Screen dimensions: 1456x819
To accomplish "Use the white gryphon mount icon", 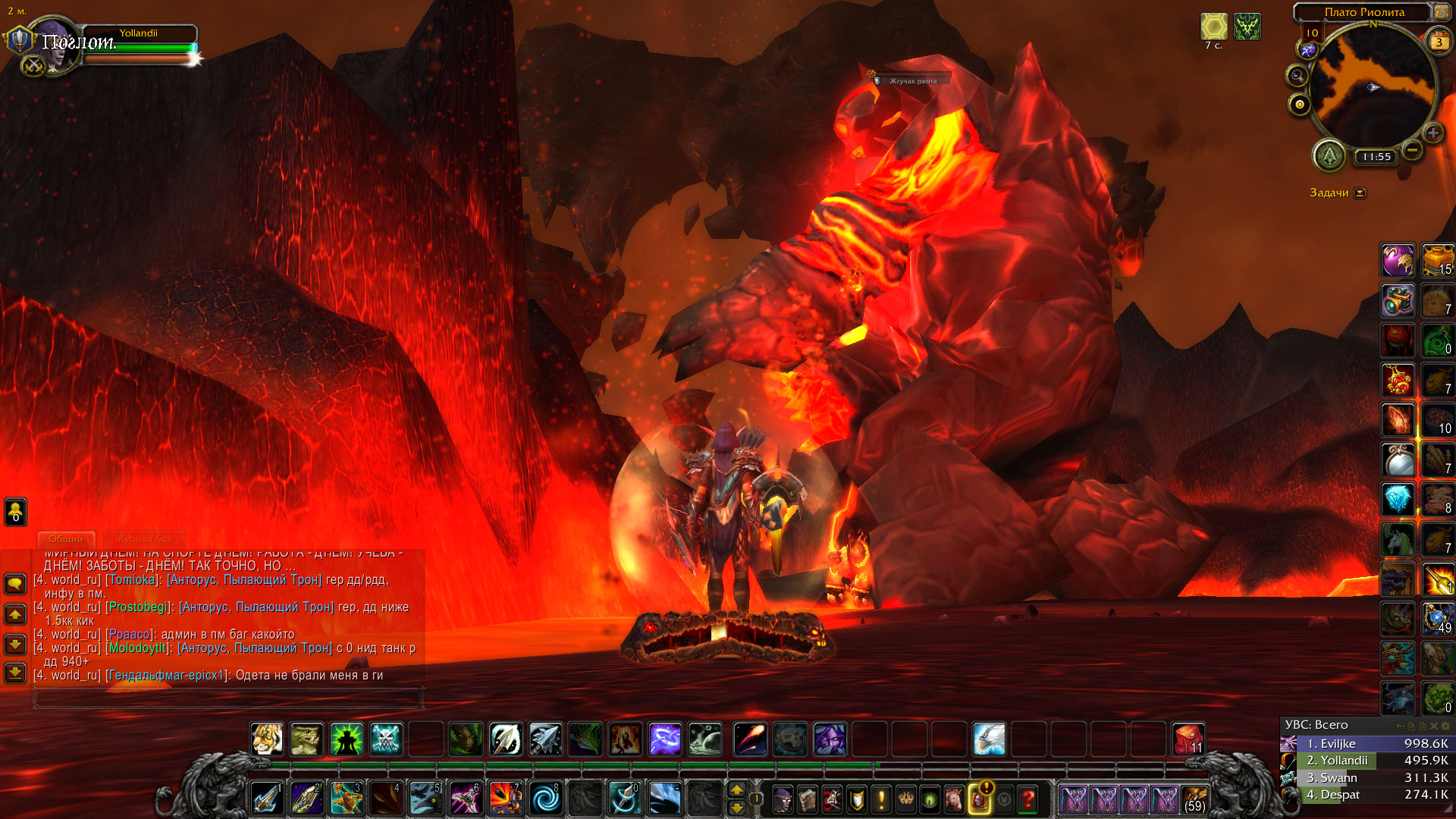I will (x=989, y=739).
